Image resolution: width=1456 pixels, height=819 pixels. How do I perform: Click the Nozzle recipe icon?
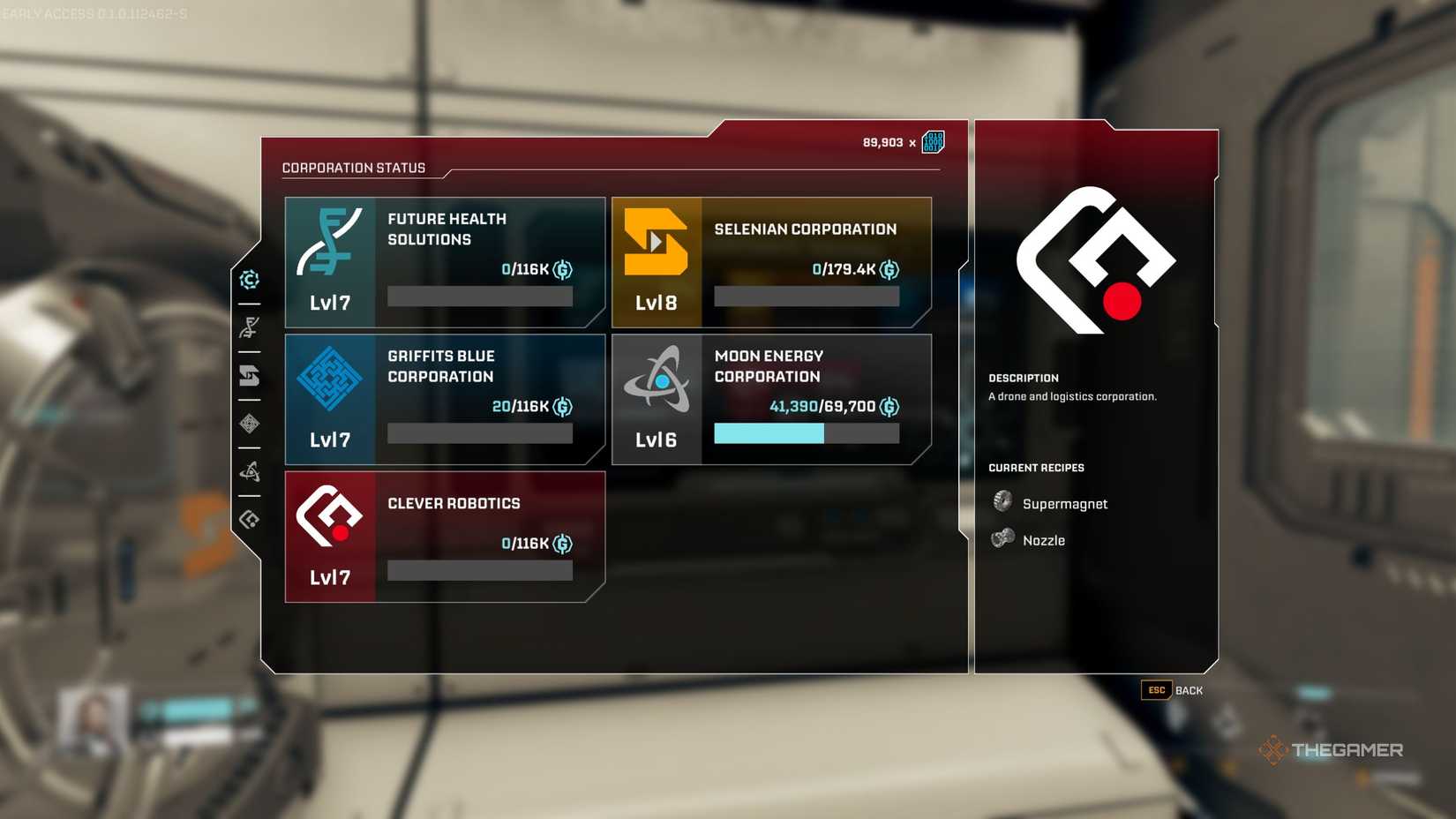[x=1001, y=537]
